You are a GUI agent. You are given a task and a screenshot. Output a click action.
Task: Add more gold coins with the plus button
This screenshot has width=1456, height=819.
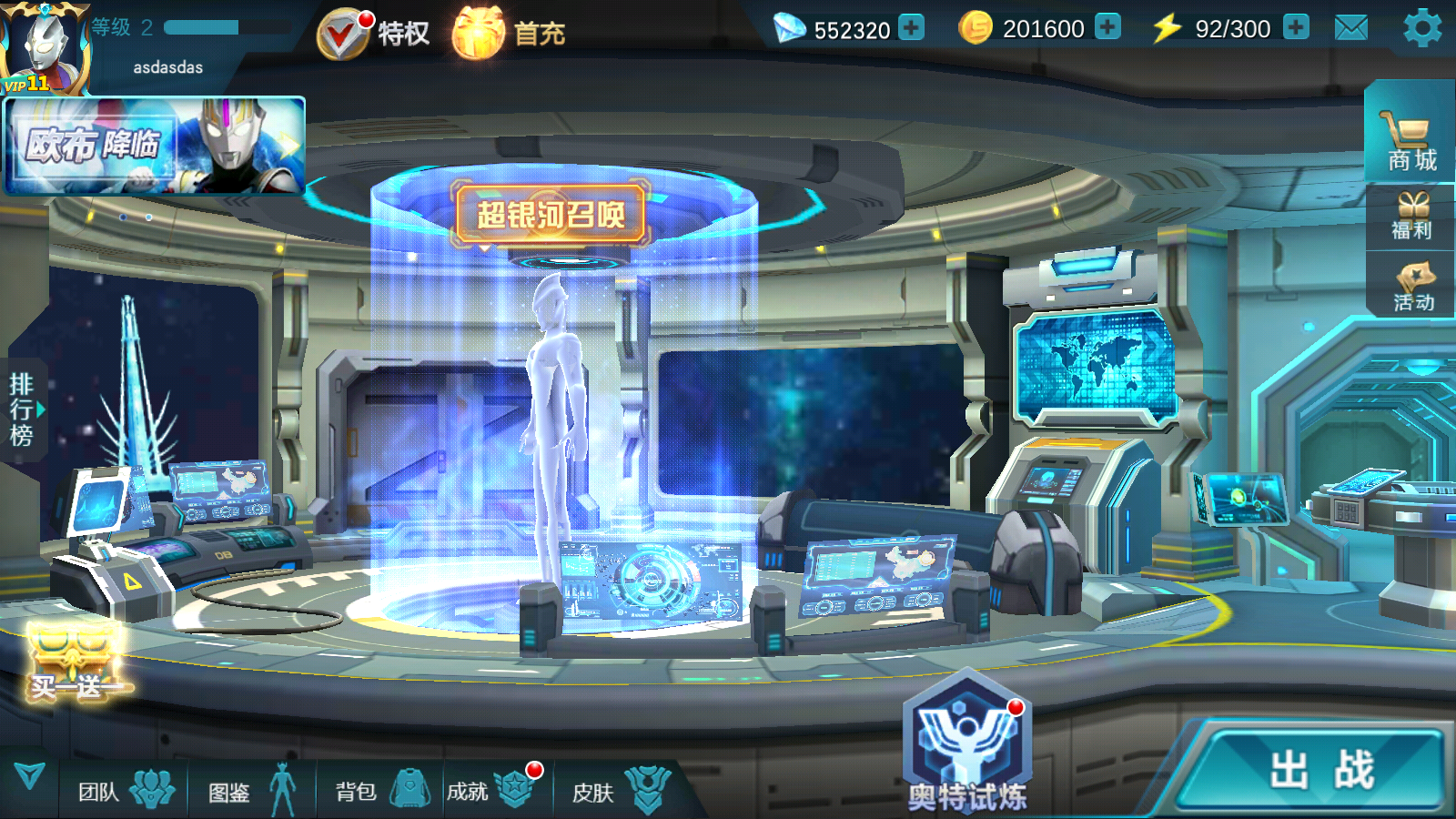(x=1107, y=27)
